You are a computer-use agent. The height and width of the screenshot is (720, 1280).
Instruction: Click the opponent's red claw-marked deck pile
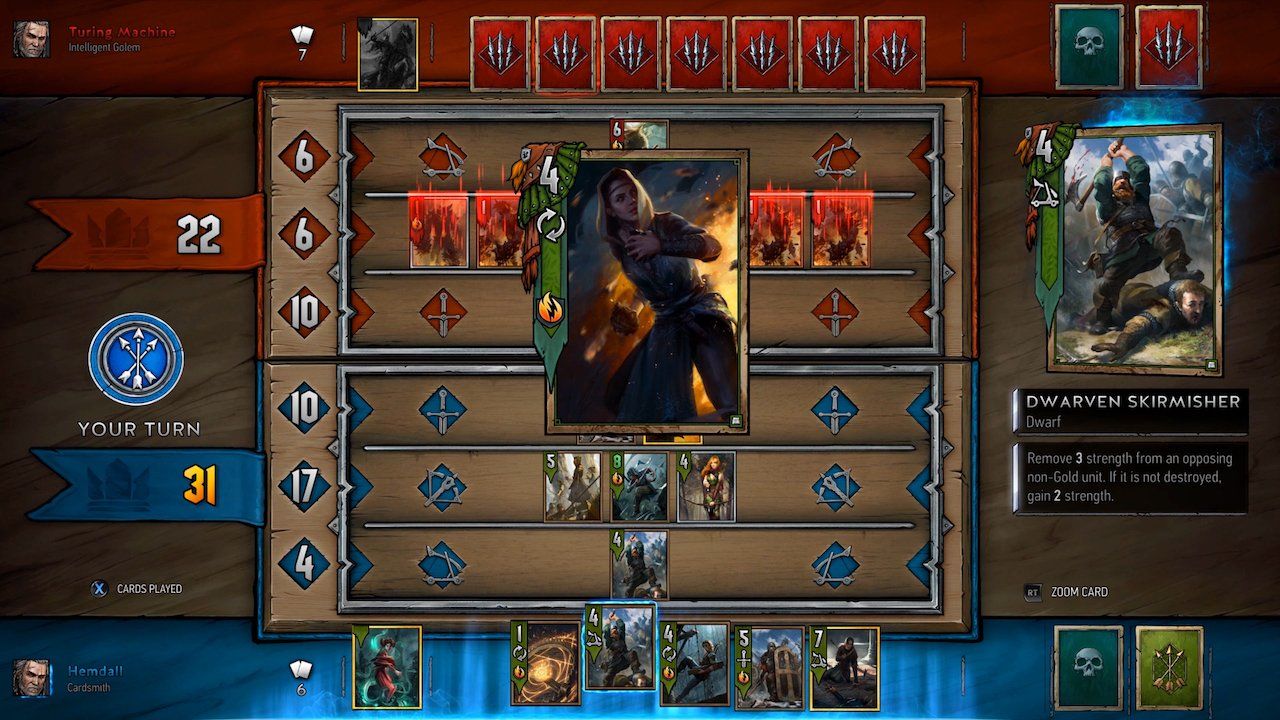[1167, 47]
